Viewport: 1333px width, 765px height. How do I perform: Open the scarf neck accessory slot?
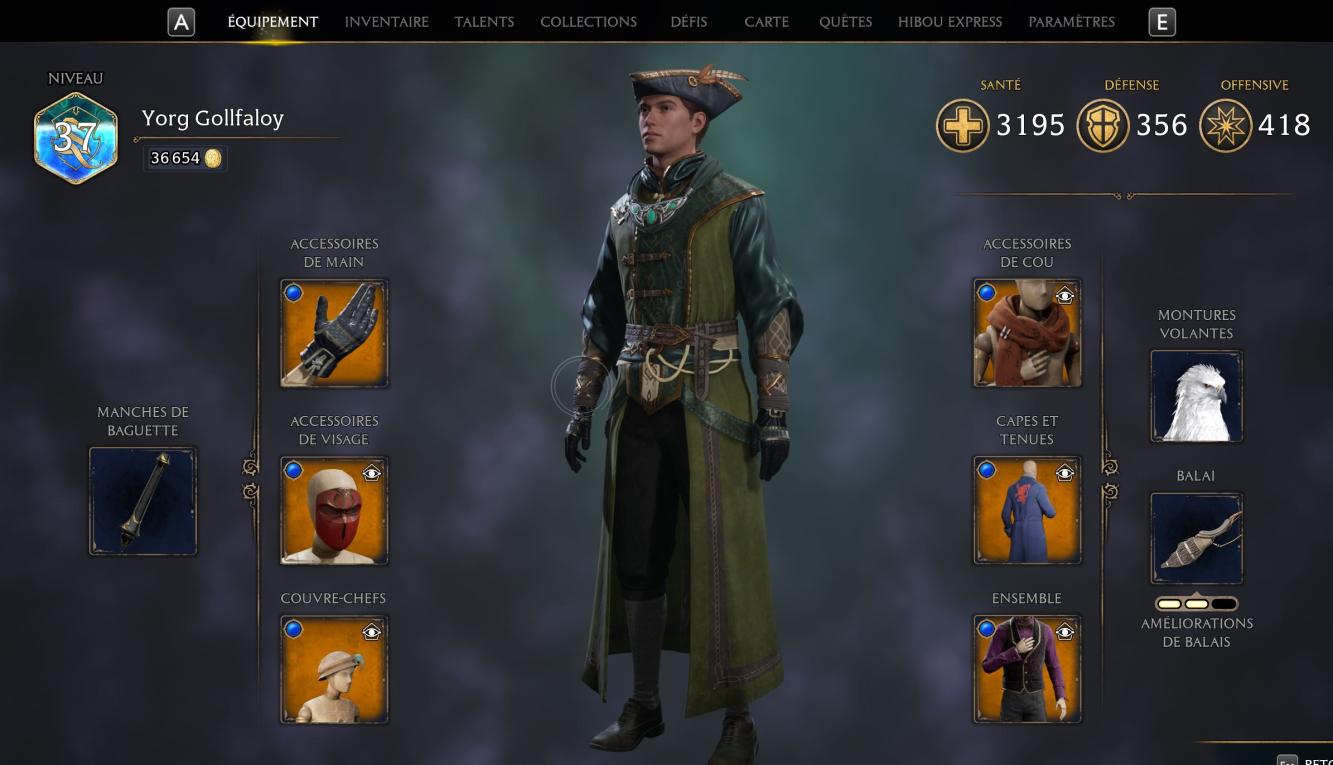coord(1027,334)
